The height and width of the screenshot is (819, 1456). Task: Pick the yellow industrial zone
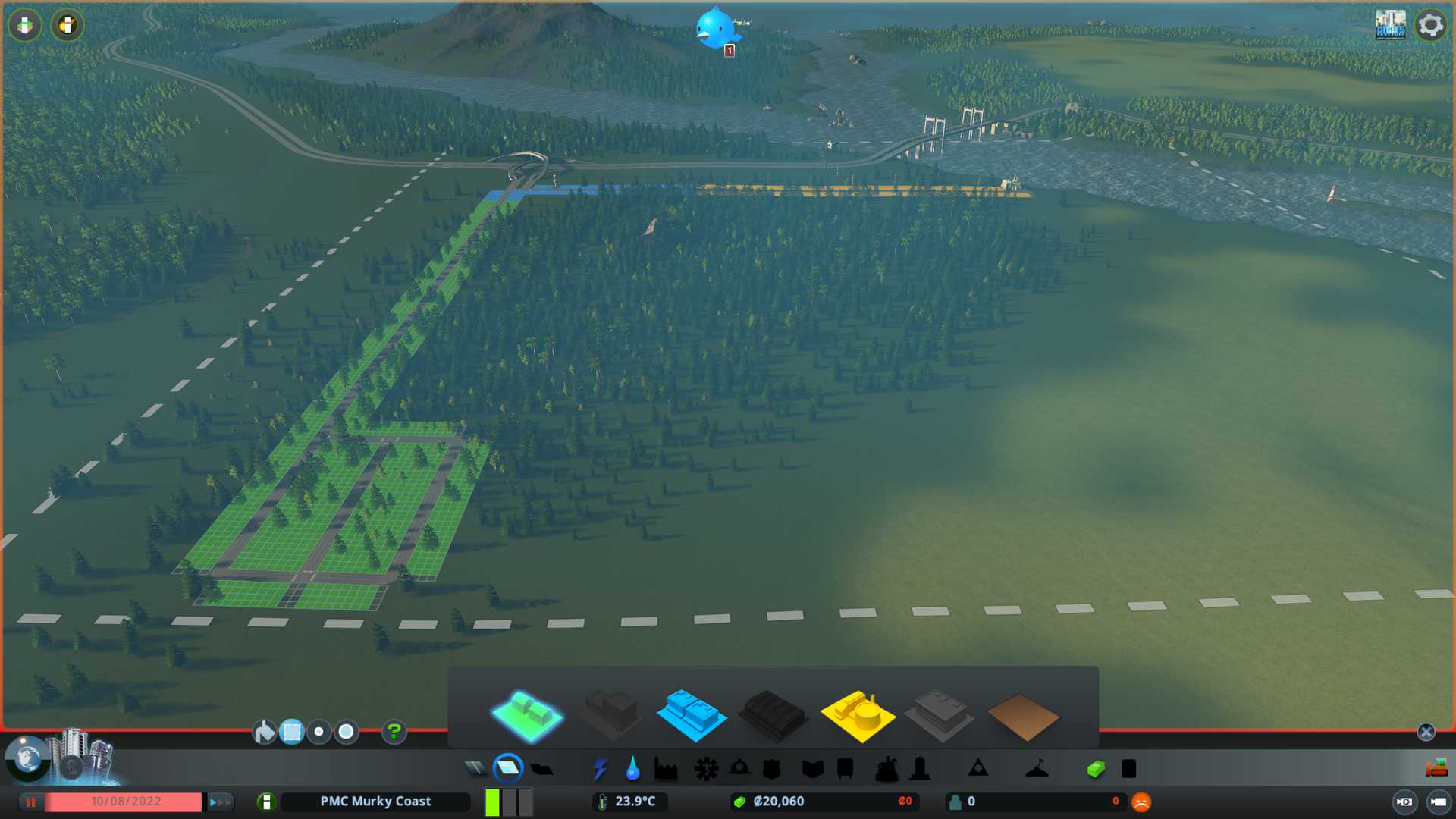pos(857,715)
